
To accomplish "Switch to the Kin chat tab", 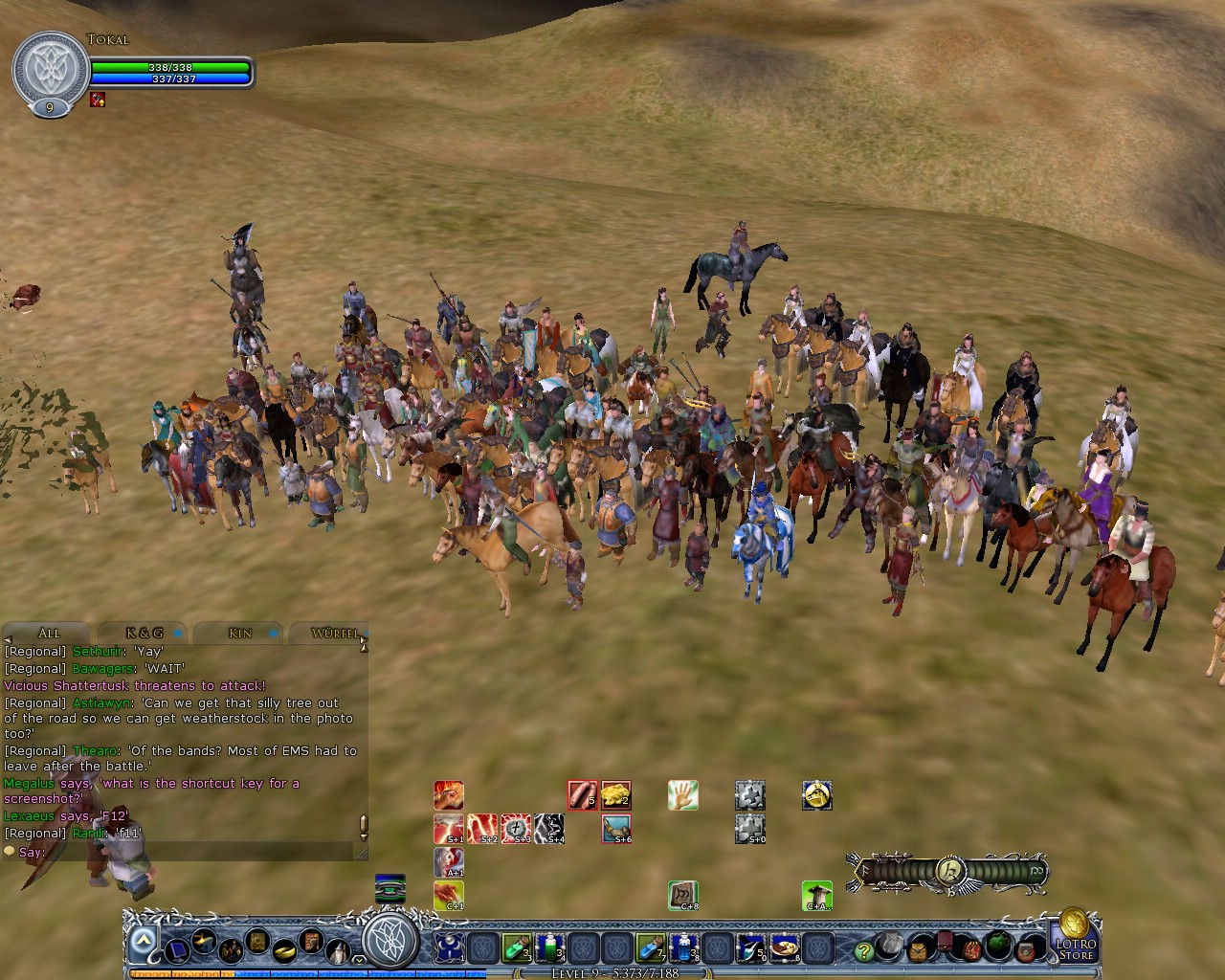I will 237,633.
